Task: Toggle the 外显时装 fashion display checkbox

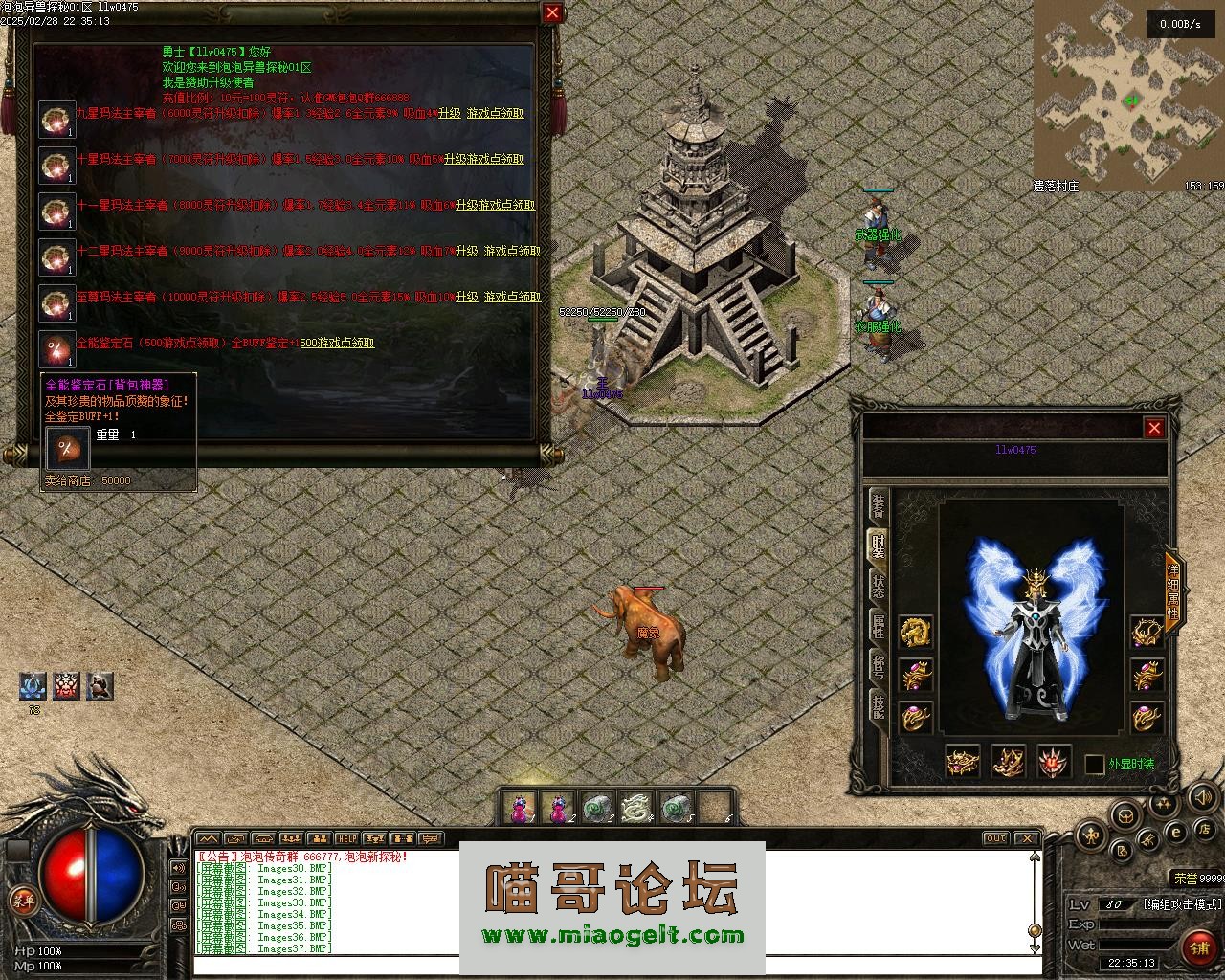Action: point(1095,765)
